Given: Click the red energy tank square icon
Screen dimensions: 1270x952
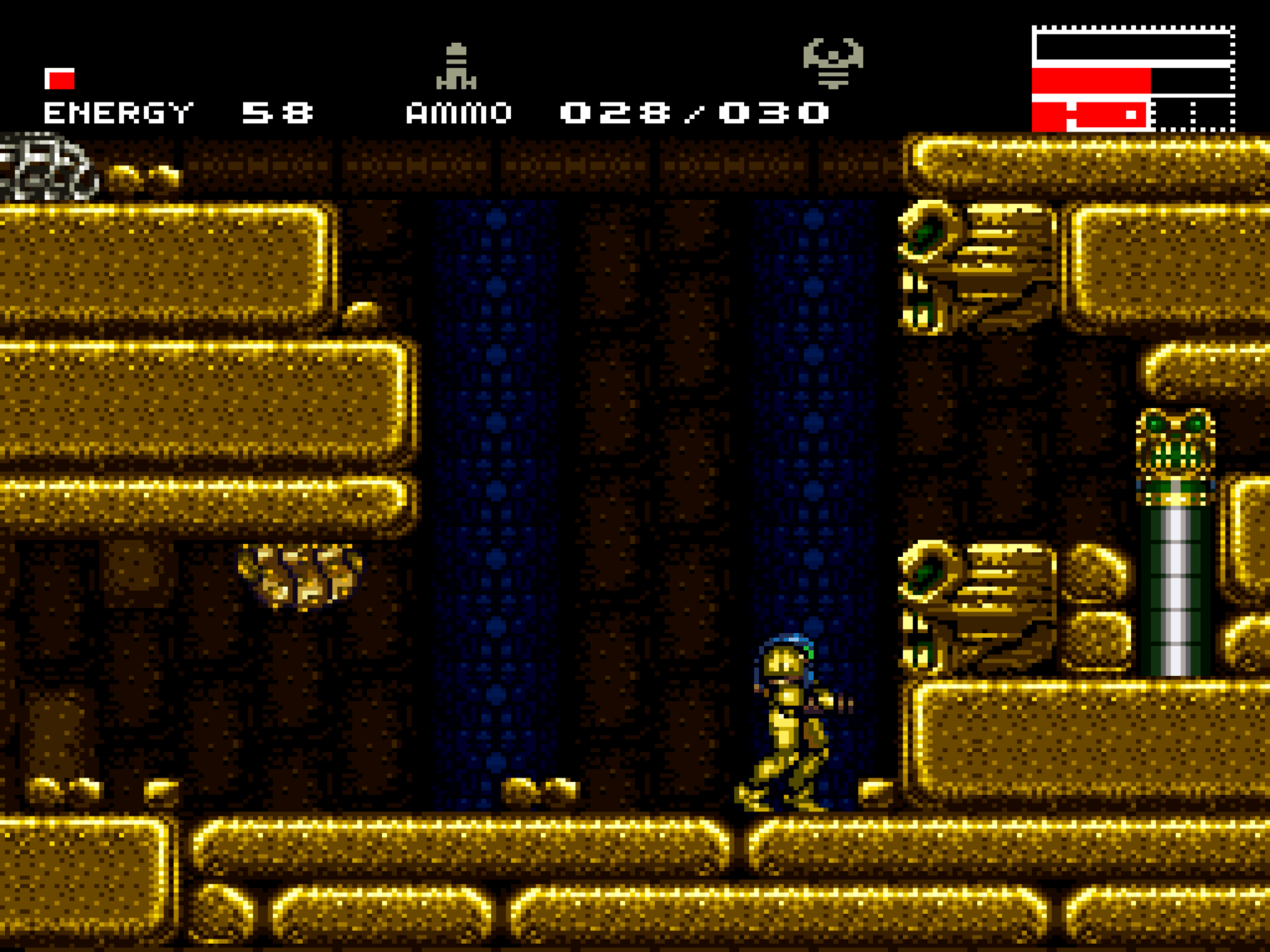Looking at the screenshot, I should pos(59,80).
